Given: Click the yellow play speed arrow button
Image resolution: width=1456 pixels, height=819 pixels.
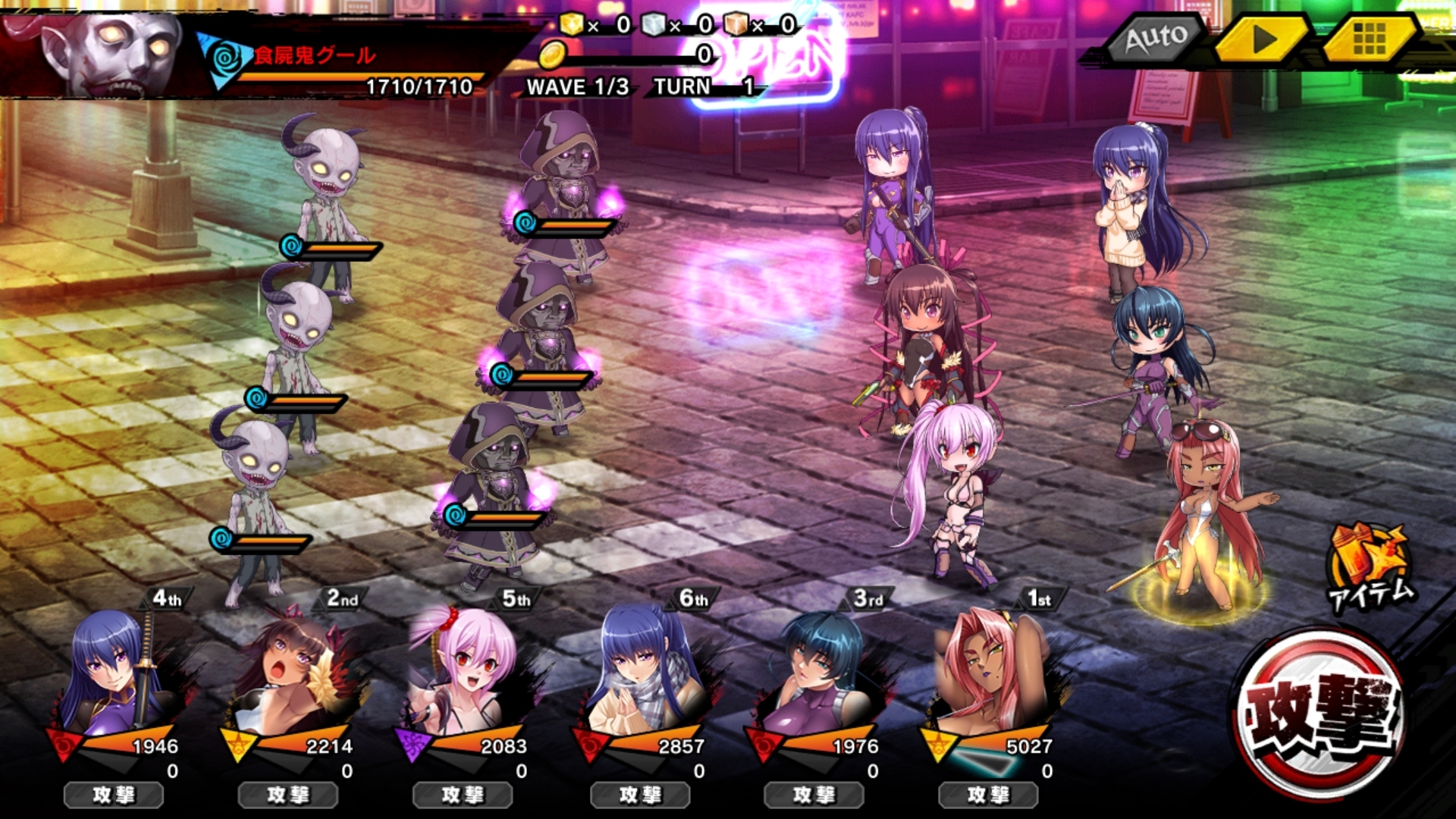Looking at the screenshot, I should click(1261, 39).
